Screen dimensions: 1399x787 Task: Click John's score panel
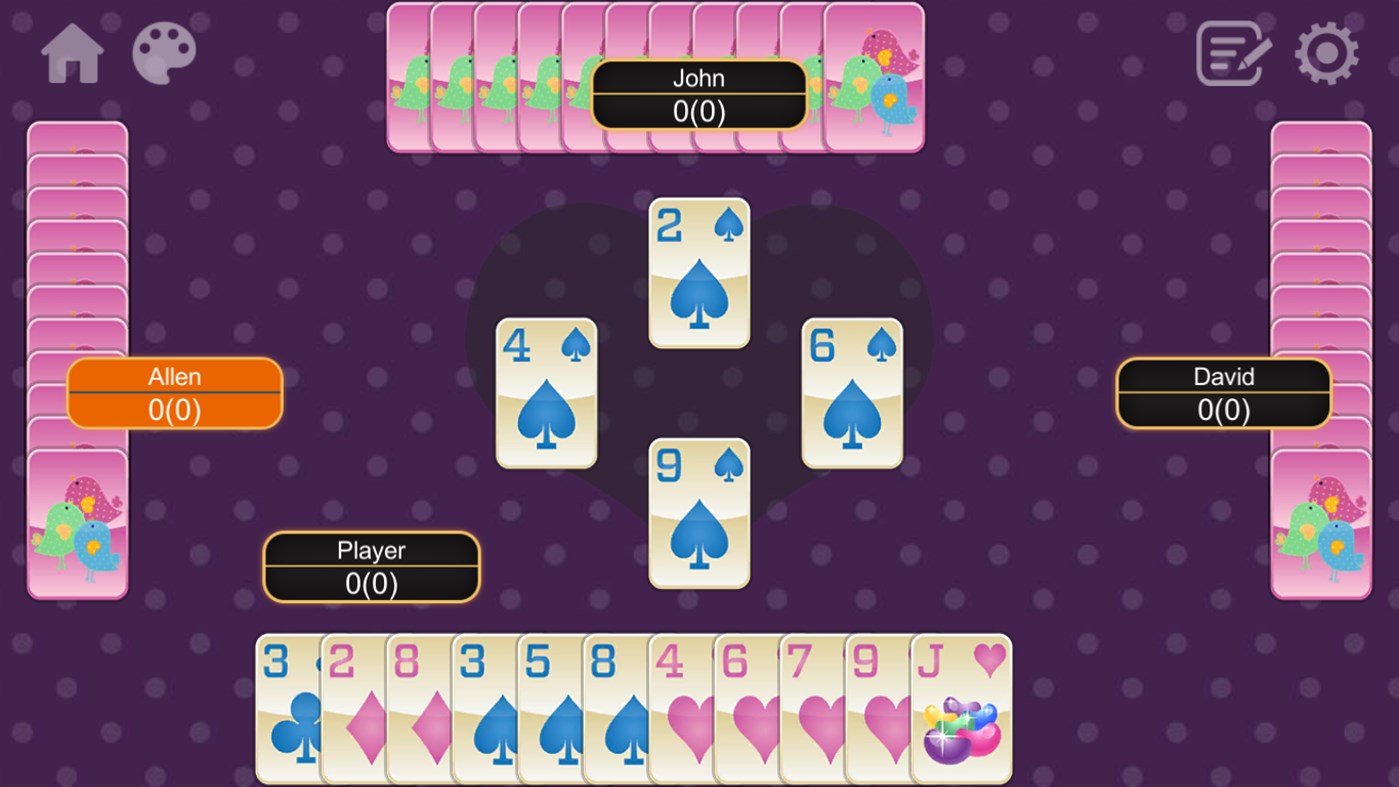(700, 94)
